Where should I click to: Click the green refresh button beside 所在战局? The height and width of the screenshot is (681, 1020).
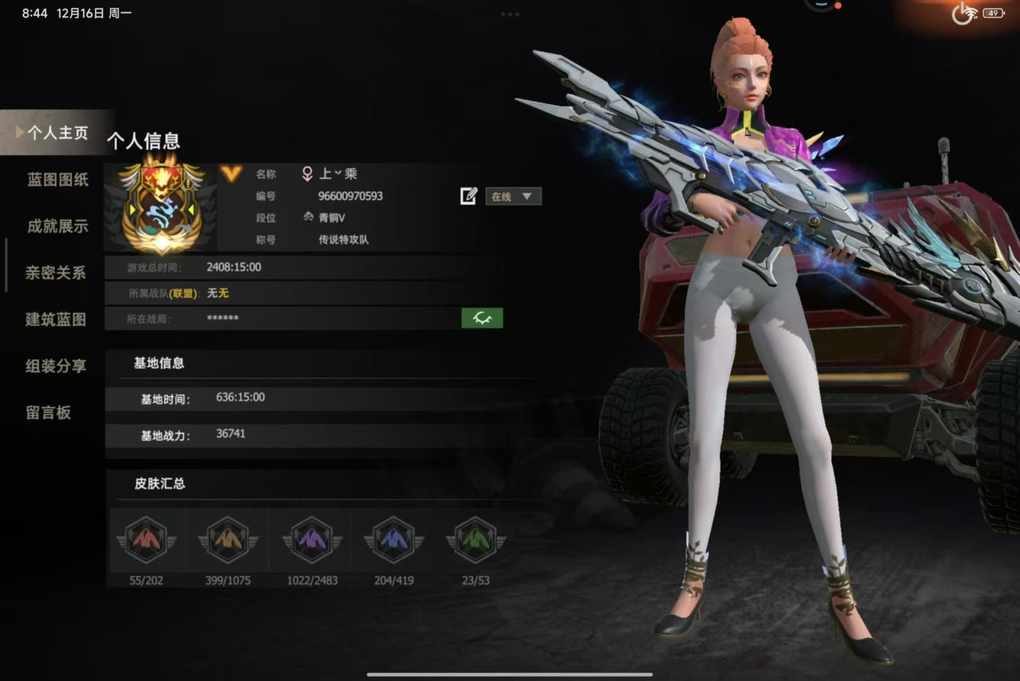point(482,318)
